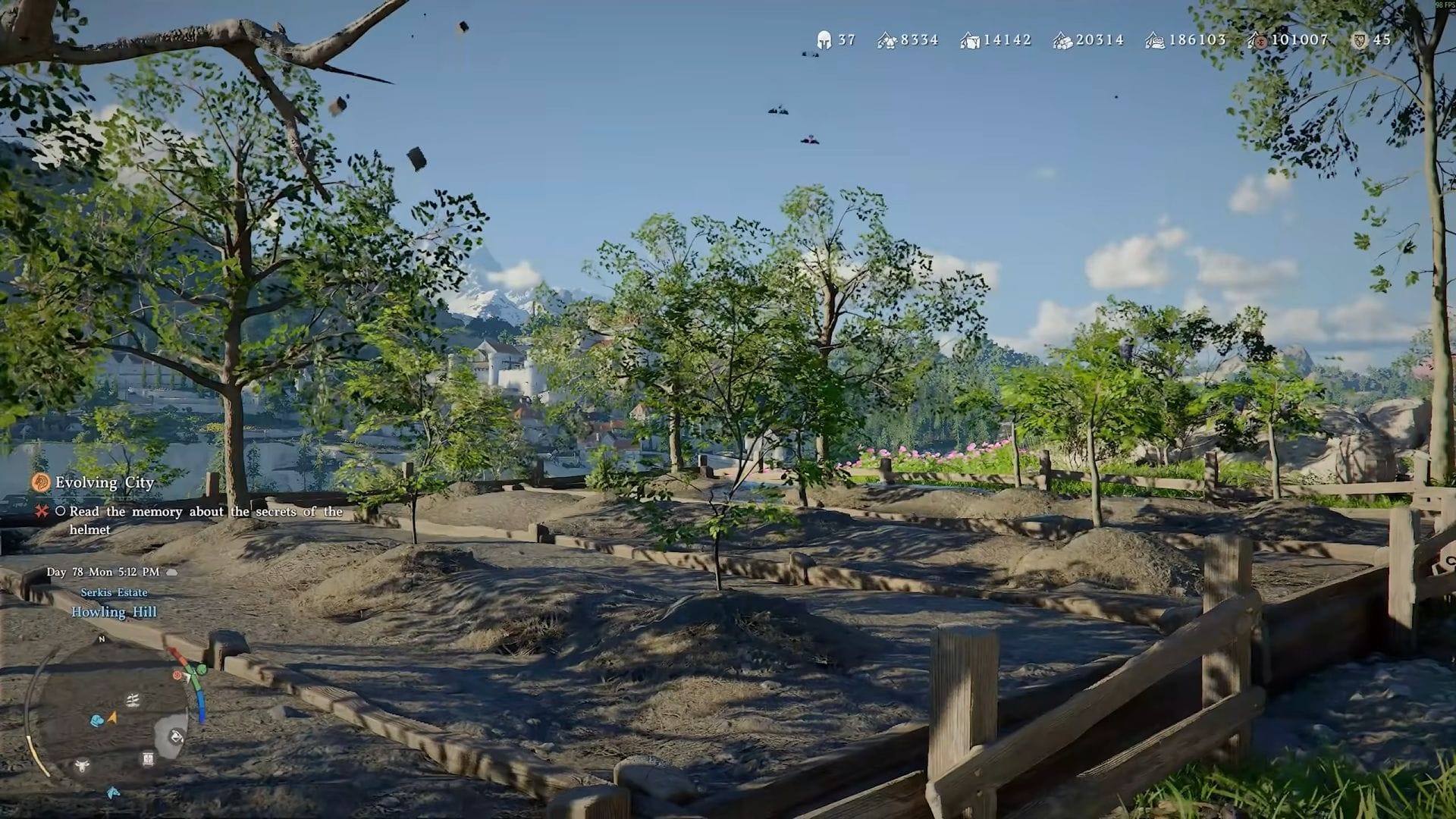Click the horse icon below the minimap
Screen dimensions: 1456x819
pos(112,792)
